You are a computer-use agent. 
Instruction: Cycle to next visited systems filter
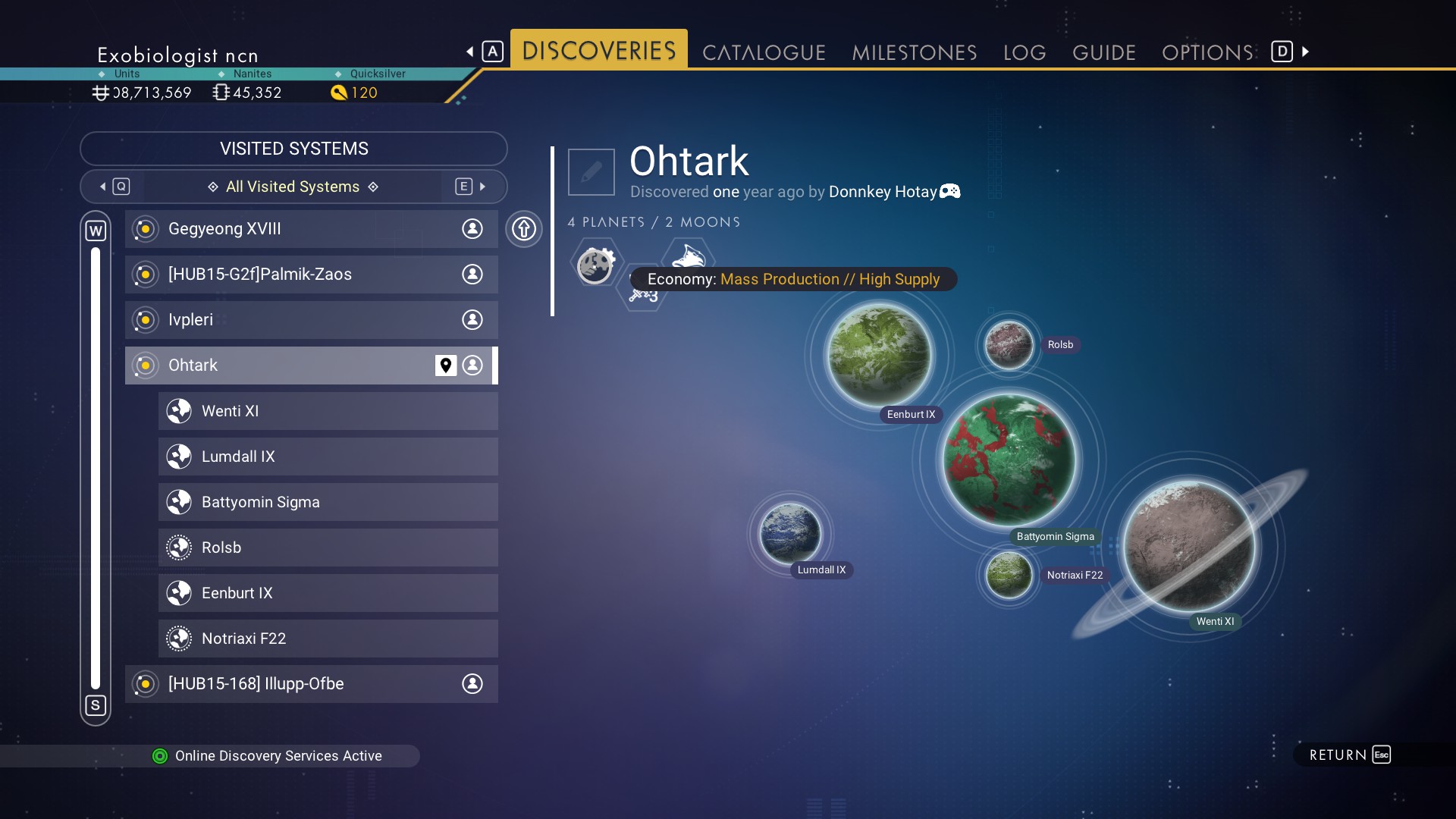pos(472,187)
